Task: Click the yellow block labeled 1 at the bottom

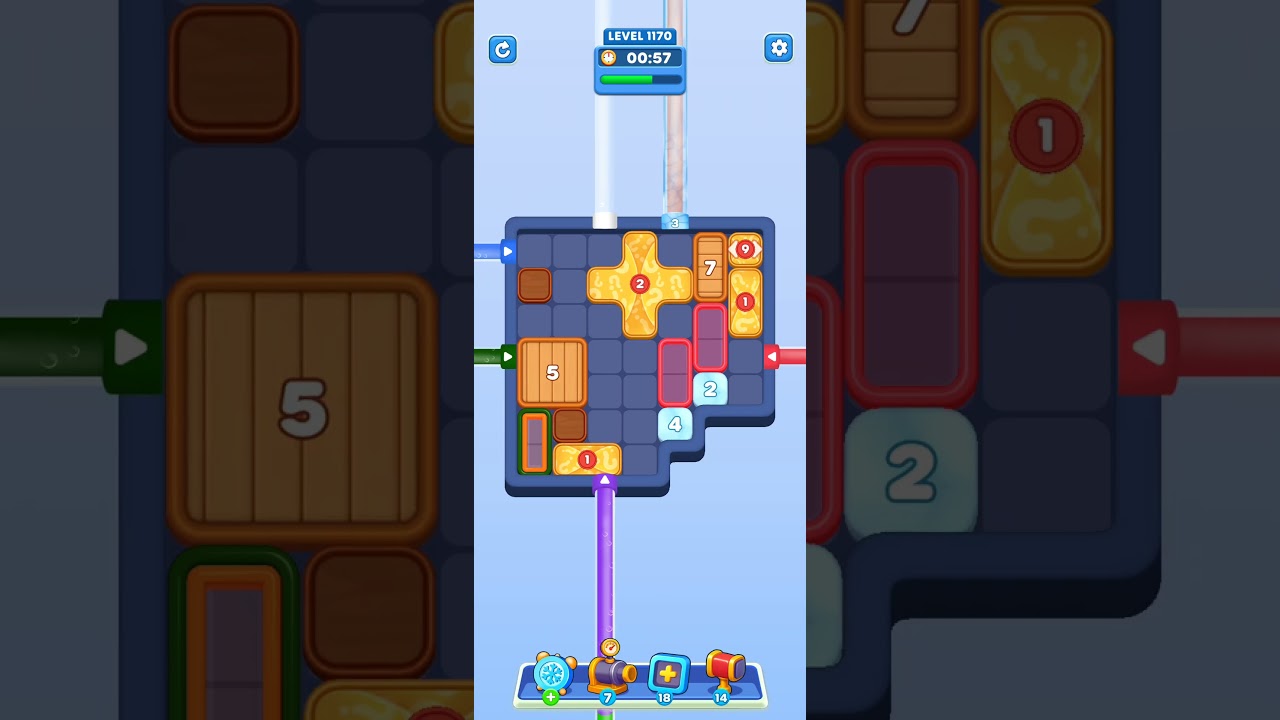Action: (585, 458)
